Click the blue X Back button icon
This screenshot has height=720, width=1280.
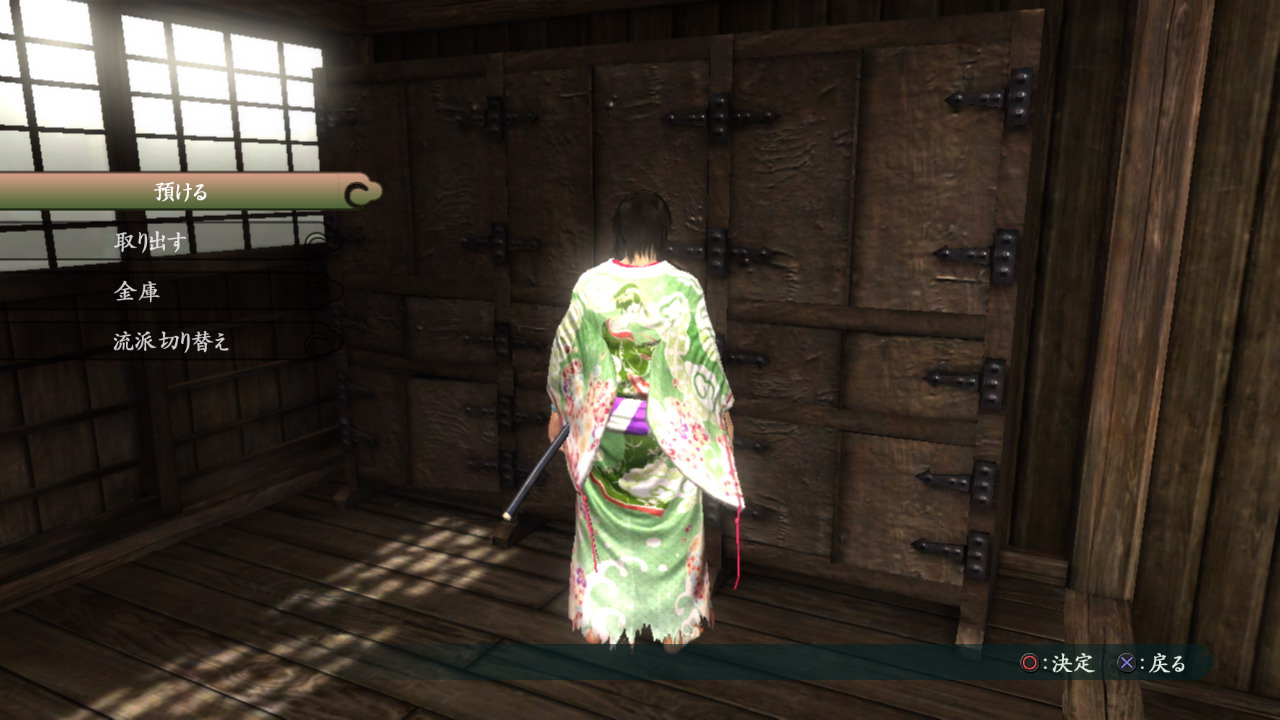[x=1125, y=662]
